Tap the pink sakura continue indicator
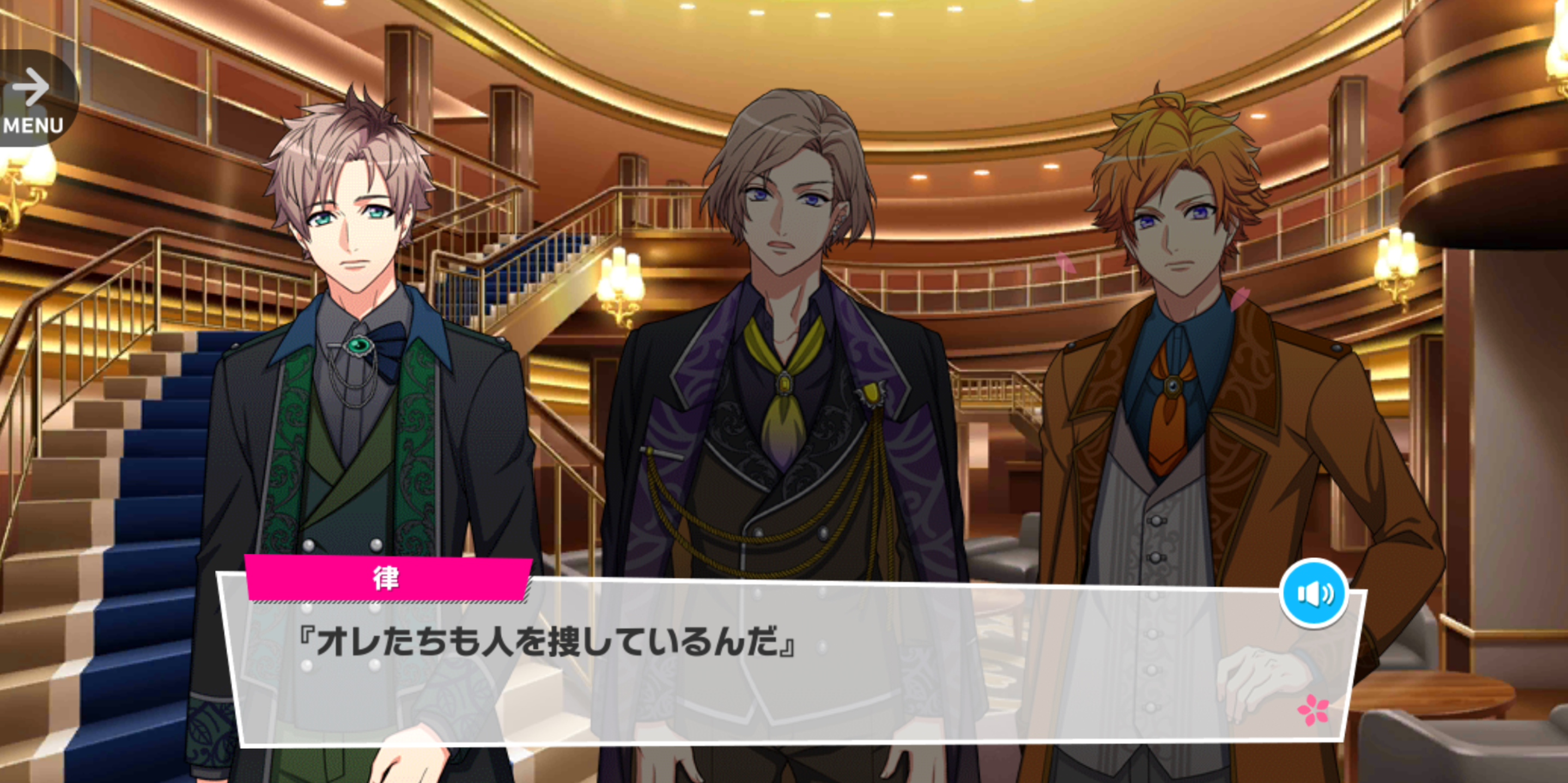Viewport: 1568px width, 783px height. pos(1312,710)
